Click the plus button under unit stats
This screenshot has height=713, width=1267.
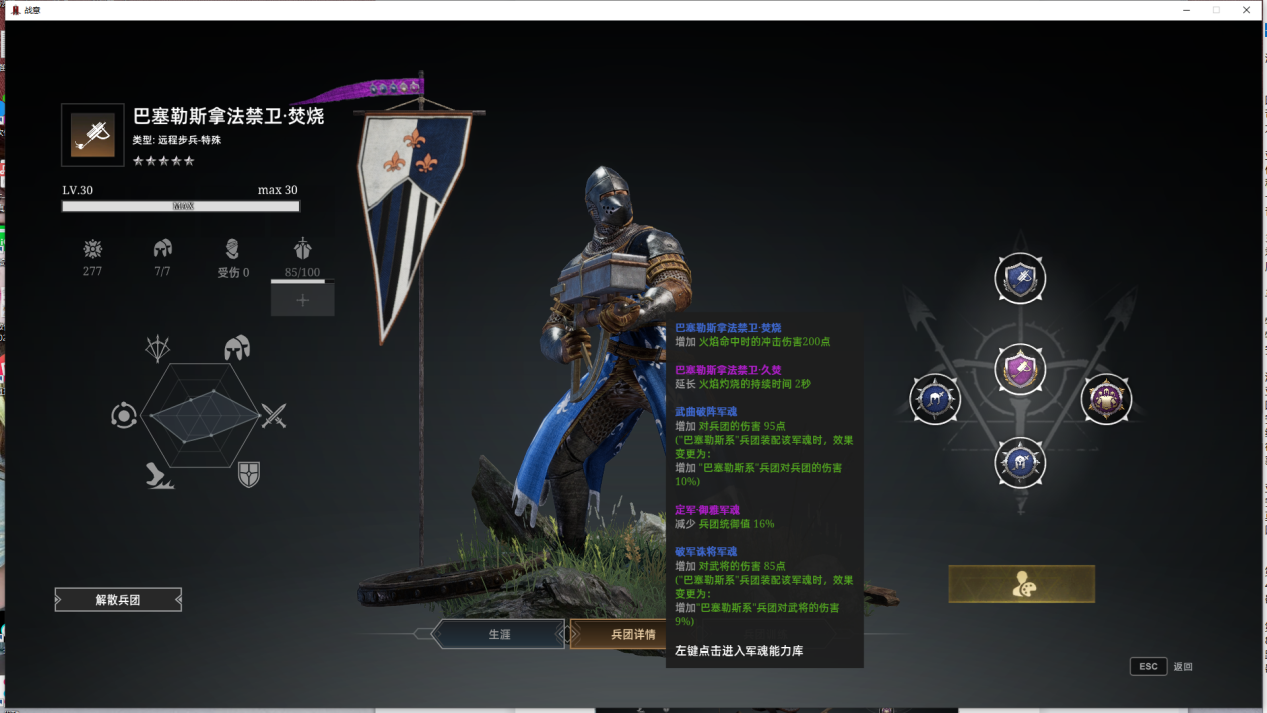point(302,300)
